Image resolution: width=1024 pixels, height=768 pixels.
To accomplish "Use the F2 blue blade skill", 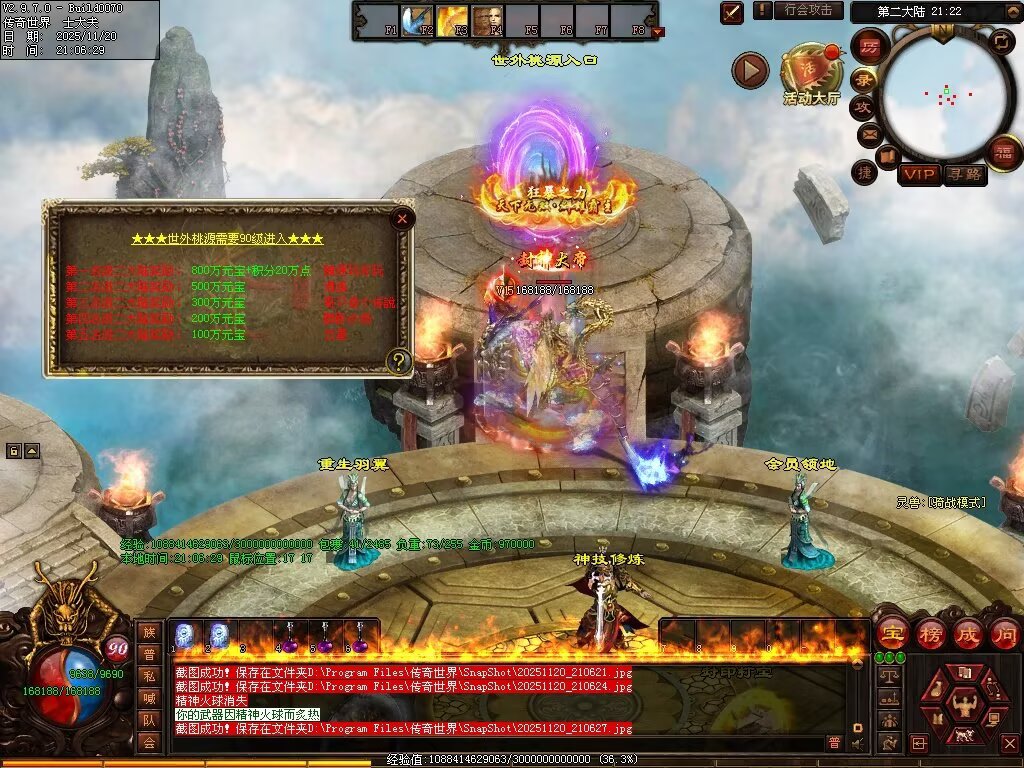I will [416, 18].
